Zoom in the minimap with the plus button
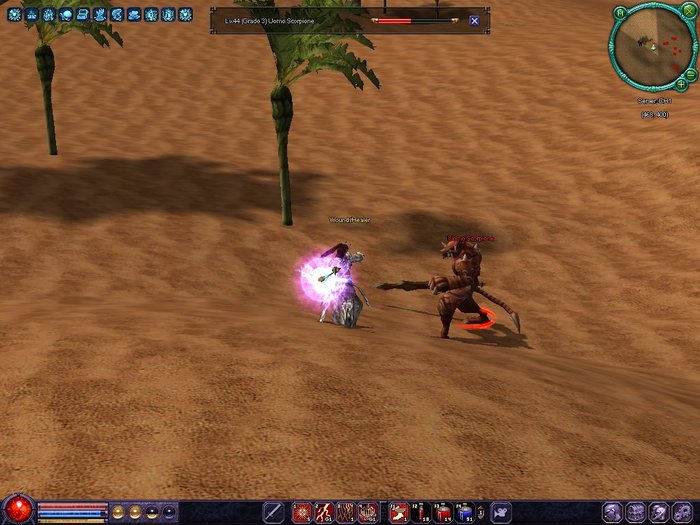The width and height of the screenshot is (700, 525). pyautogui.click(x=681, y=85)
